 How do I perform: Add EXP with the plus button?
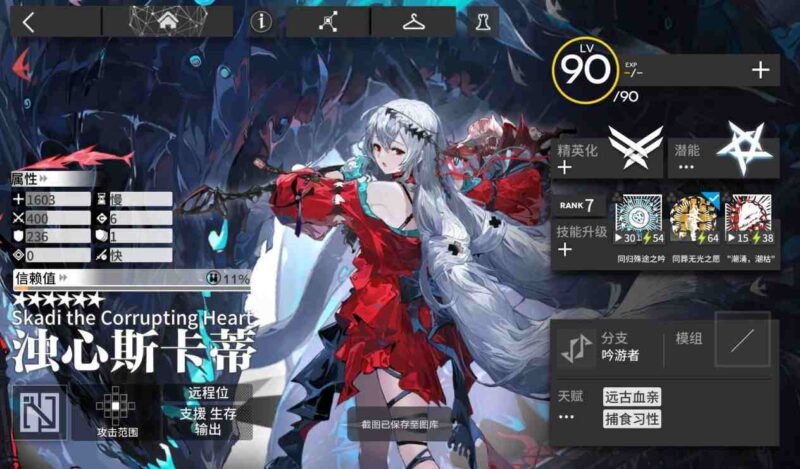[x=760, y=69]
